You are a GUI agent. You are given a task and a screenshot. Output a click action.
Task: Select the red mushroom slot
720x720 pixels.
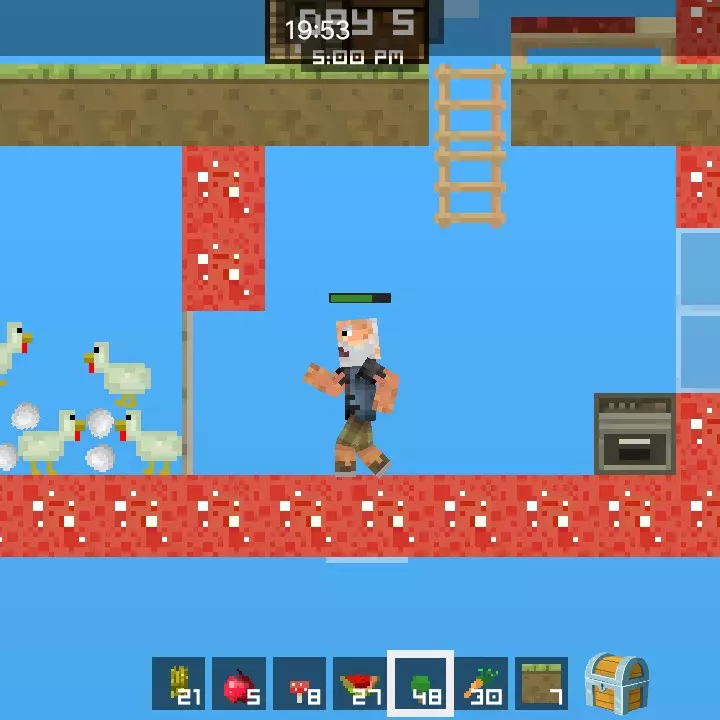click(299, 684)
